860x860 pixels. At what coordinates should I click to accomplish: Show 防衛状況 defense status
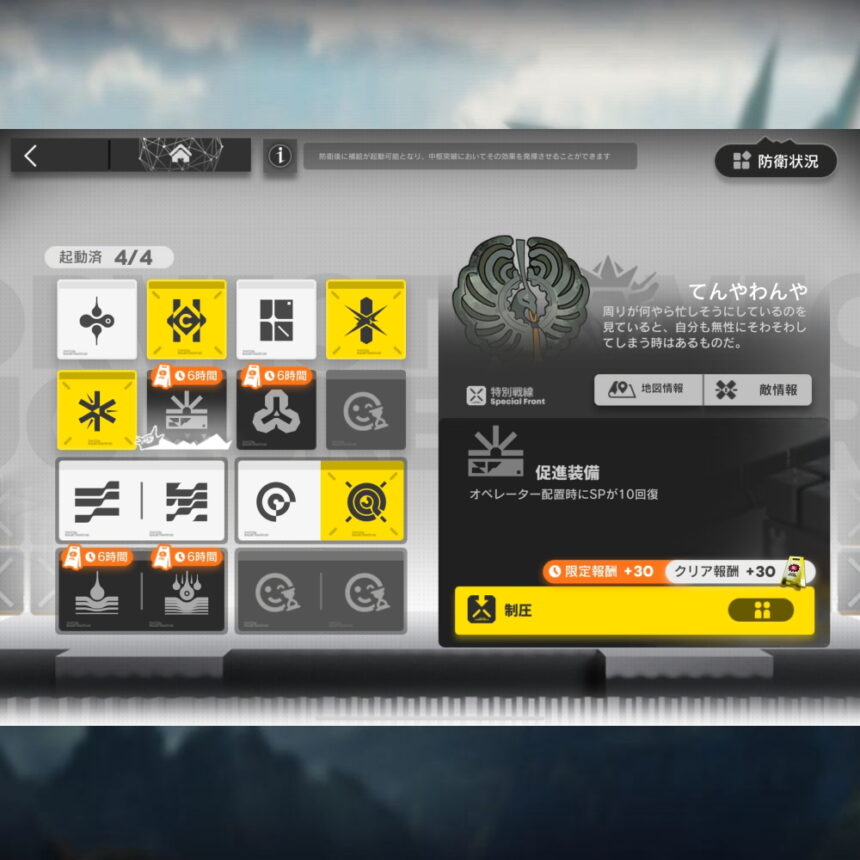click(x=775, y=160)
